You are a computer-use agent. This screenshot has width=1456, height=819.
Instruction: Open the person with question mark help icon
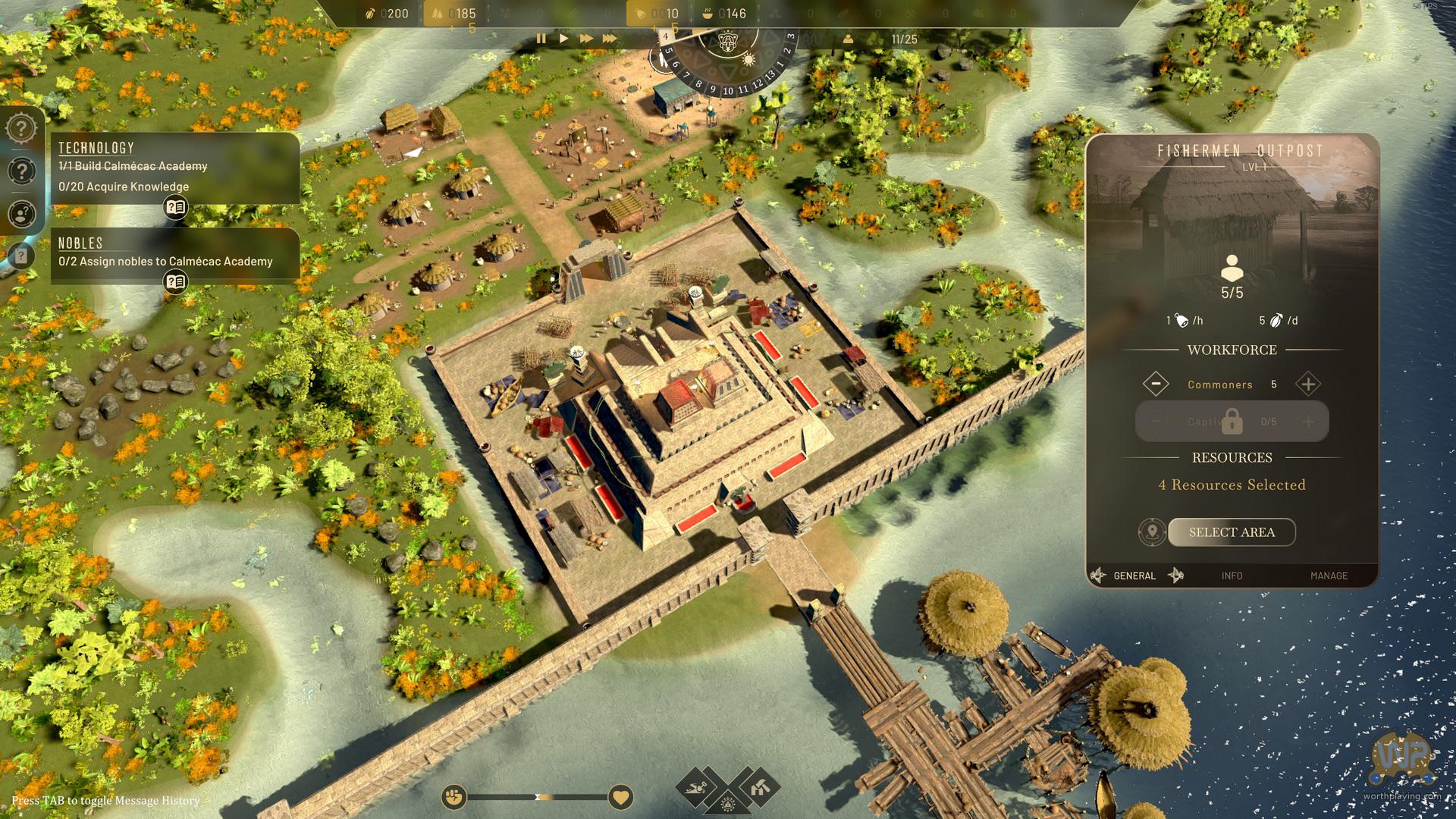(21, 215)
